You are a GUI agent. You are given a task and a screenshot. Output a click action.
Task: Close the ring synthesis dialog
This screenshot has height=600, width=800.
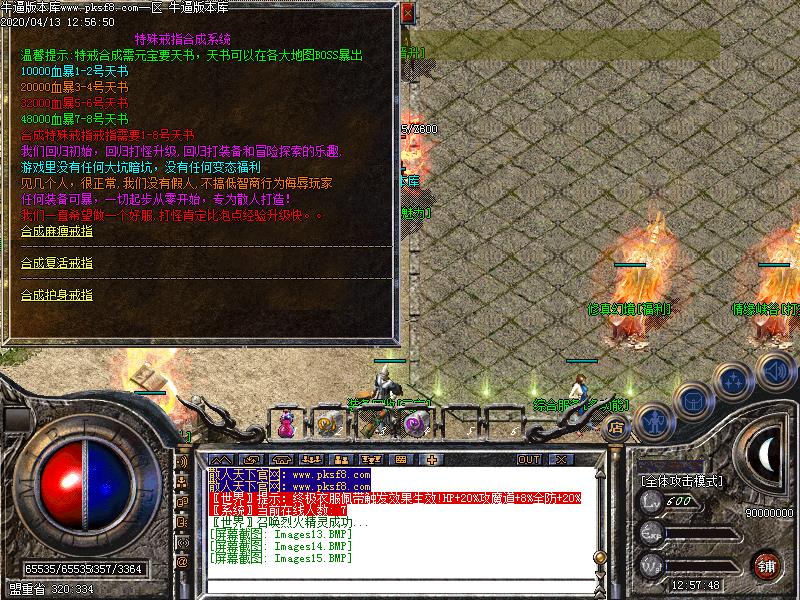407,13
